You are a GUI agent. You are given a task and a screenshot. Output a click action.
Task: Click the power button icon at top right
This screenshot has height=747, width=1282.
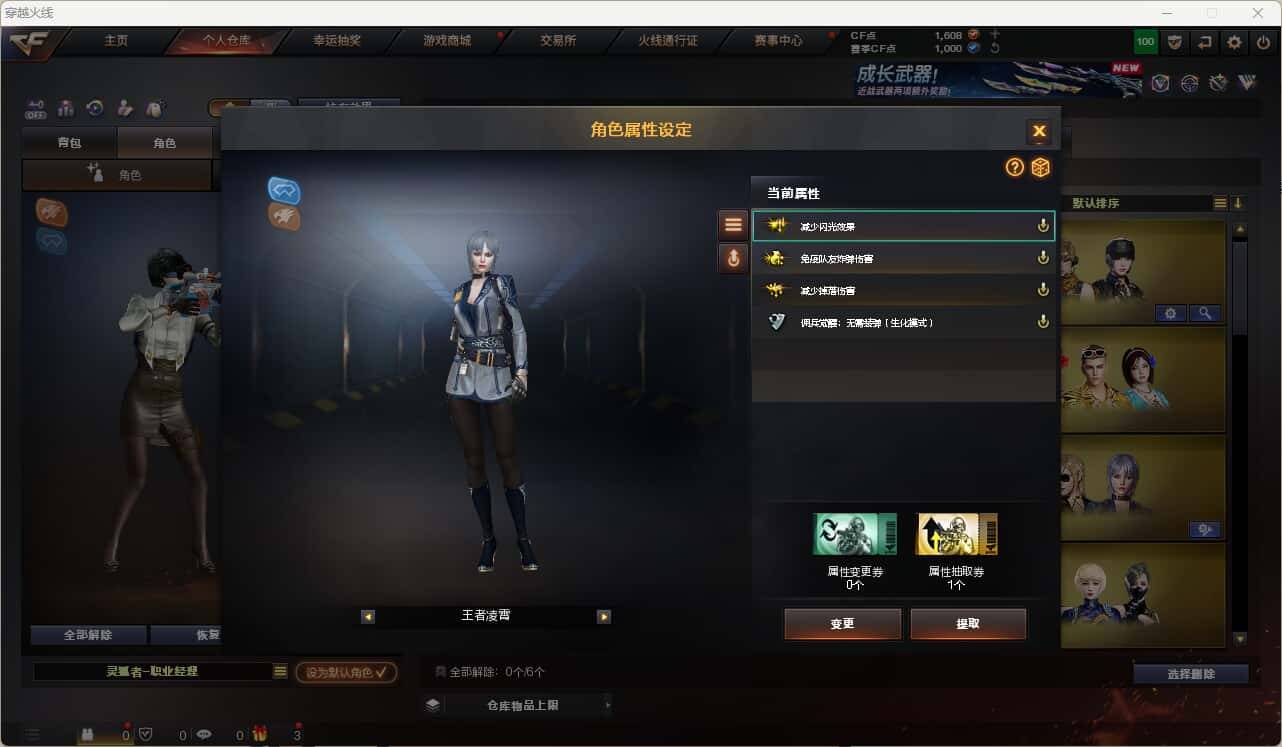point(1263,42)
